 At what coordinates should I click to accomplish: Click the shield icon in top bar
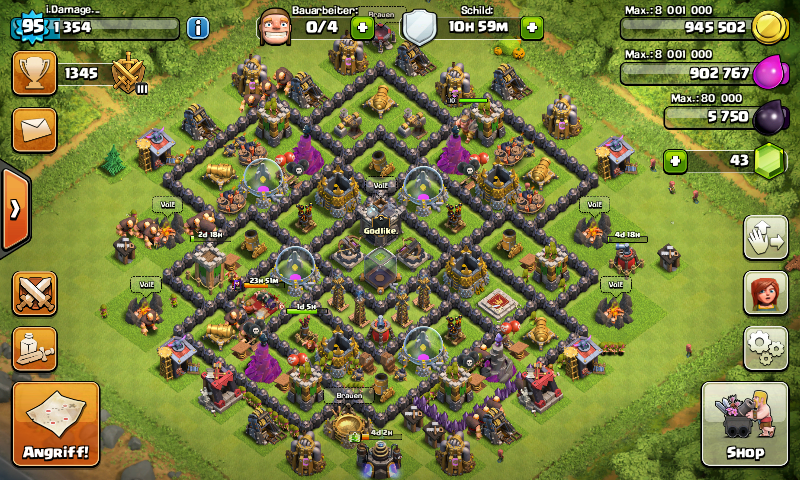tap(419, 28)
